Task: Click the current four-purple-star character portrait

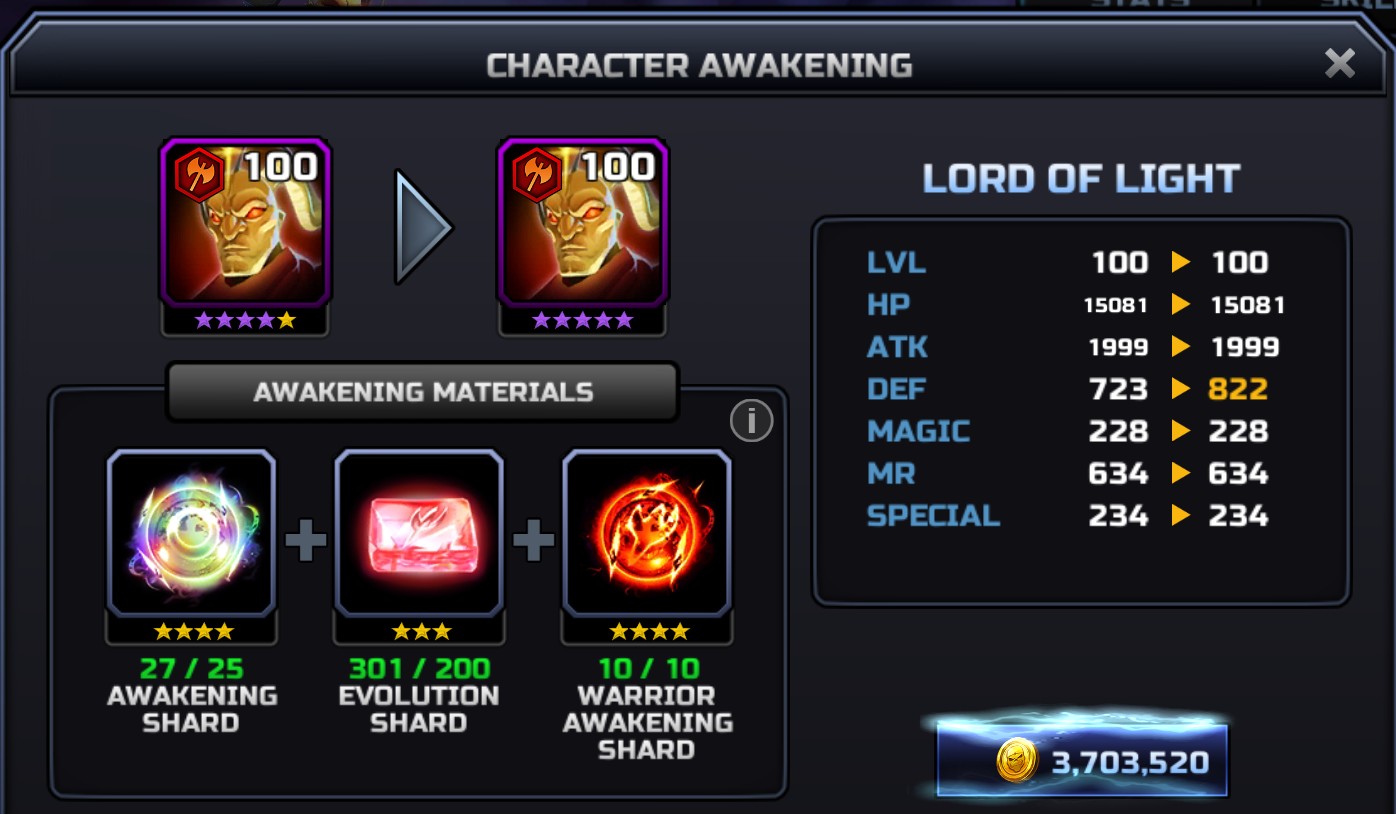Action: pyautogui.click(x=245, y=222)
